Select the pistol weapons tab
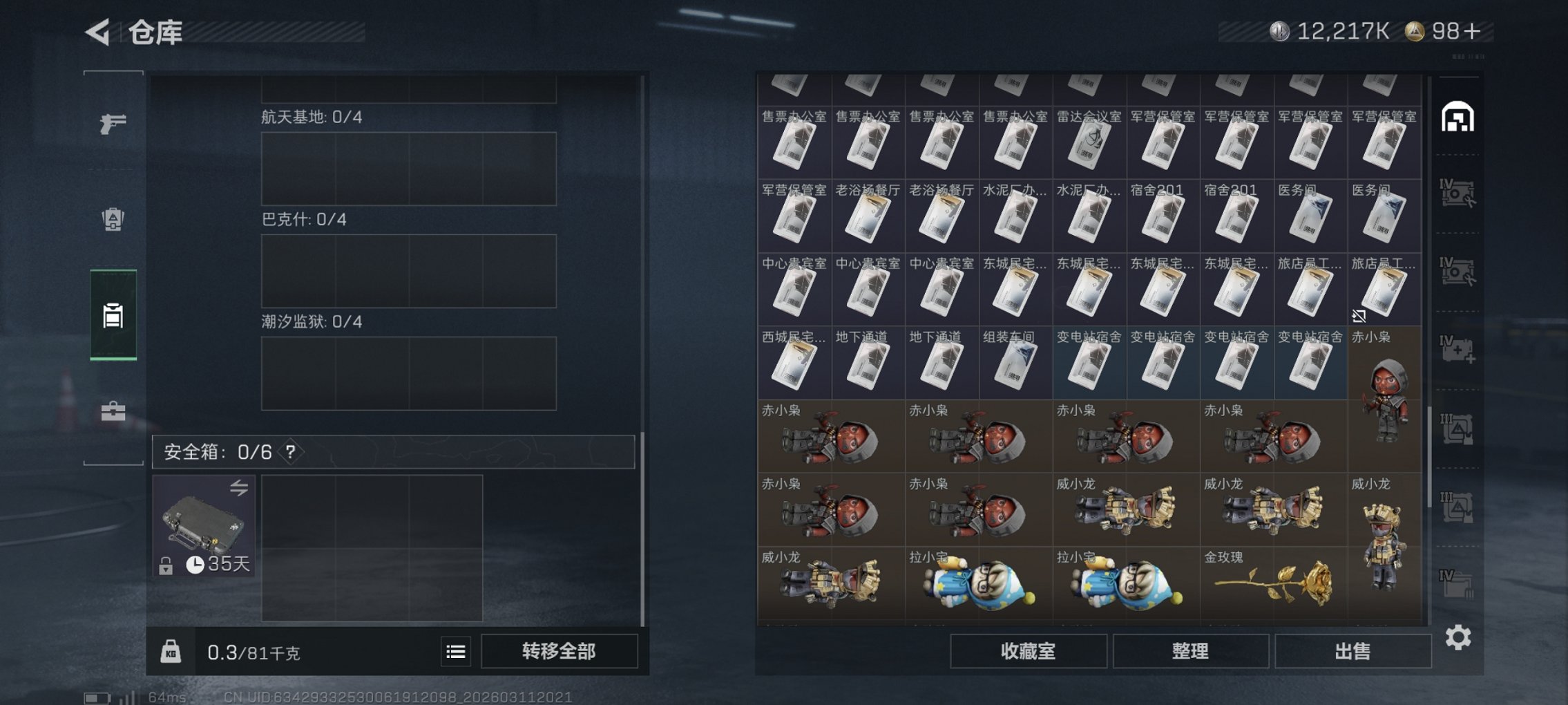Screen dimensions: 1568x705 (113, 122)
